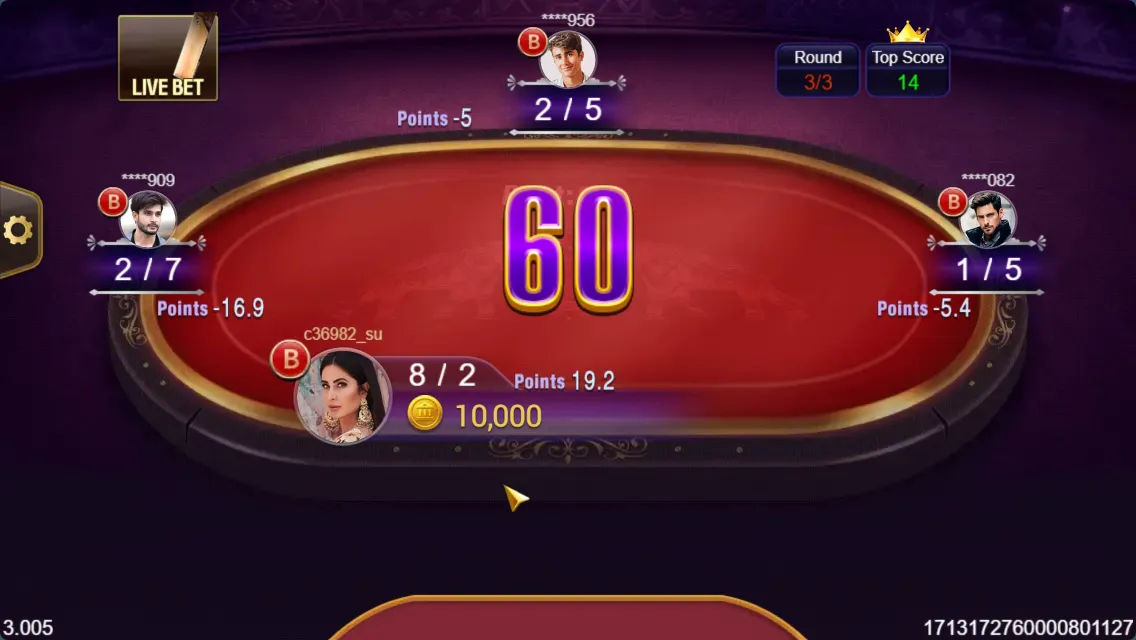Screen dimensions: 1136x640
Task: Click the 10,000 gold coin balance icon
Action: [x=425, y=414]
